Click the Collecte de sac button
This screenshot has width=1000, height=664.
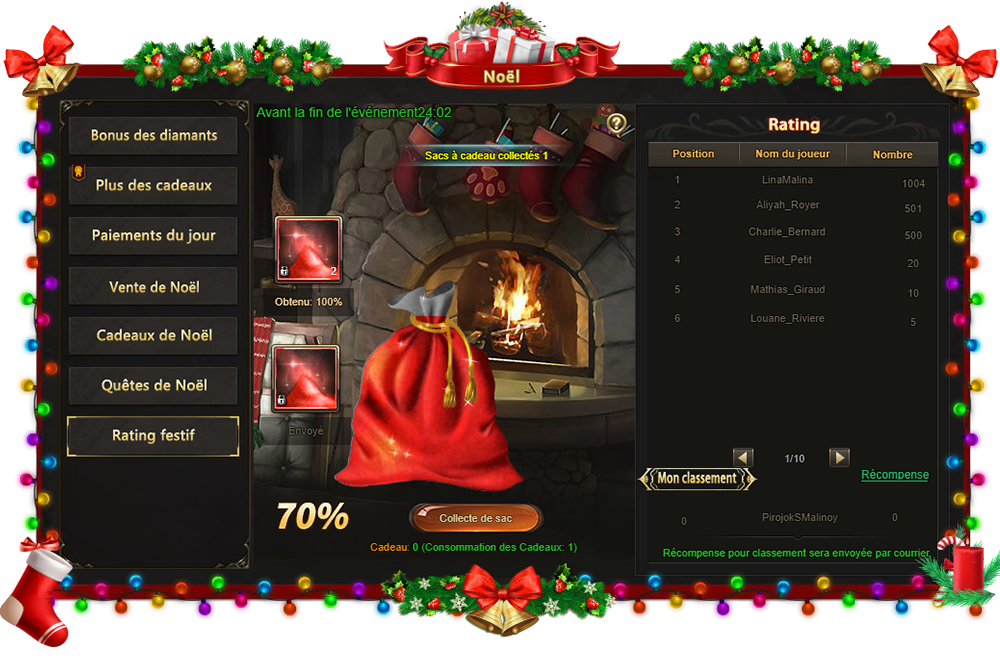[475, 518]
